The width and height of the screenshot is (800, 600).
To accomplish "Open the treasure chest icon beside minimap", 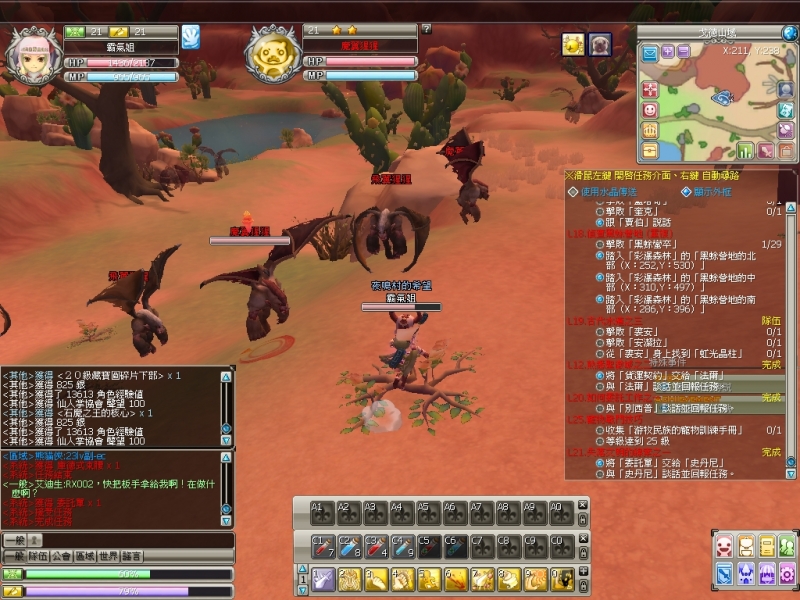I will tap(650, 149).
